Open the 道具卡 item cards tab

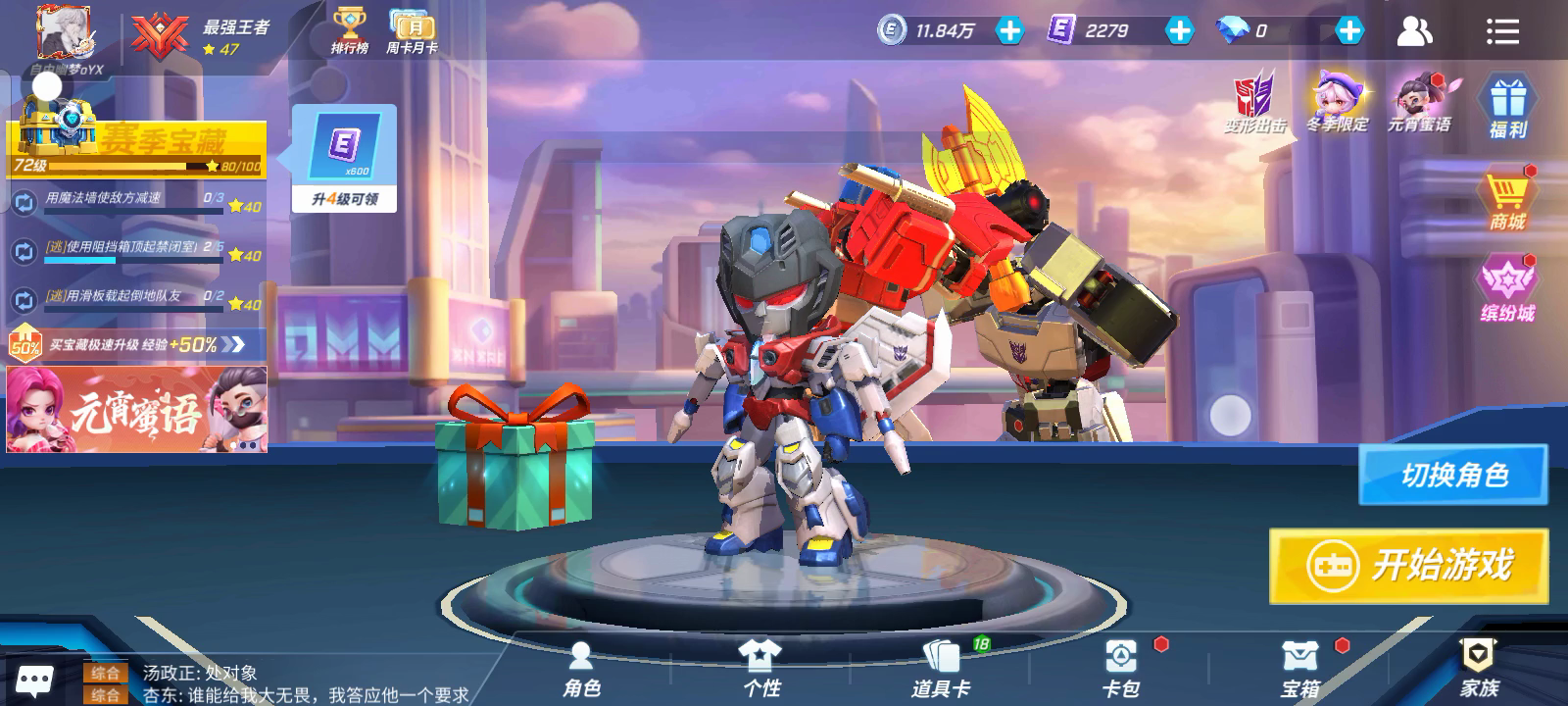tap(941, 669)
